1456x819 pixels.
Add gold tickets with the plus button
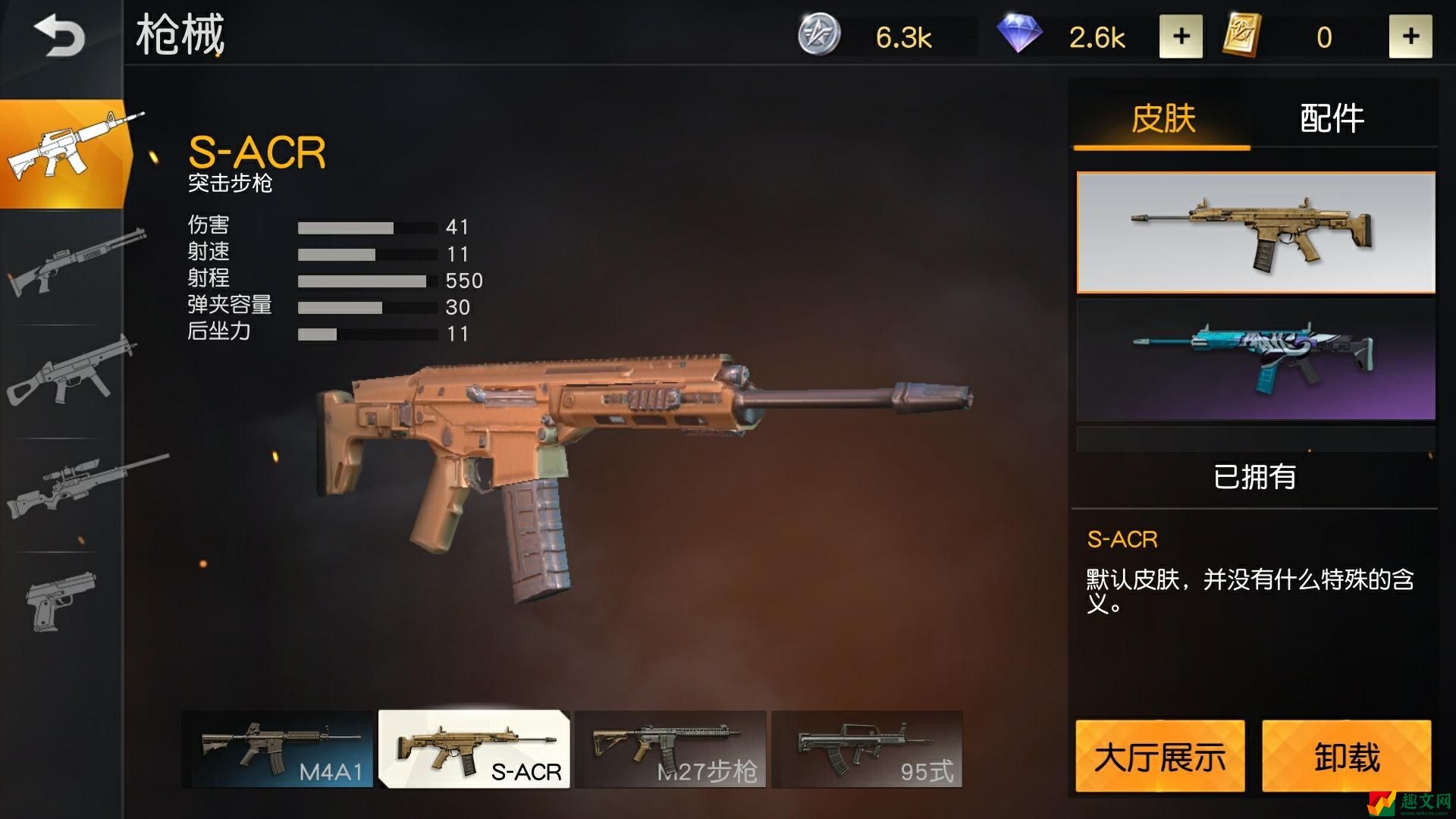(1410, 36)
